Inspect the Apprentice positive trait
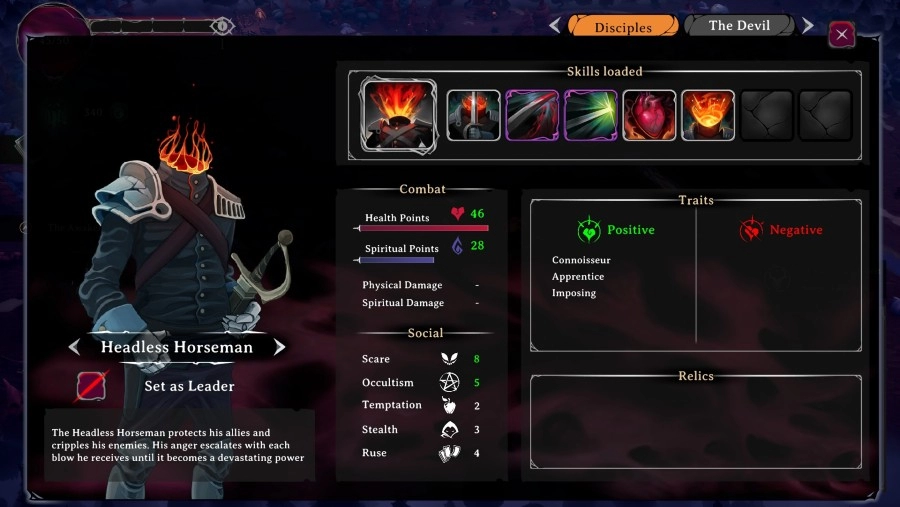Image resolution: width=900 pixels, height=507 pixels. click(578, 276)
